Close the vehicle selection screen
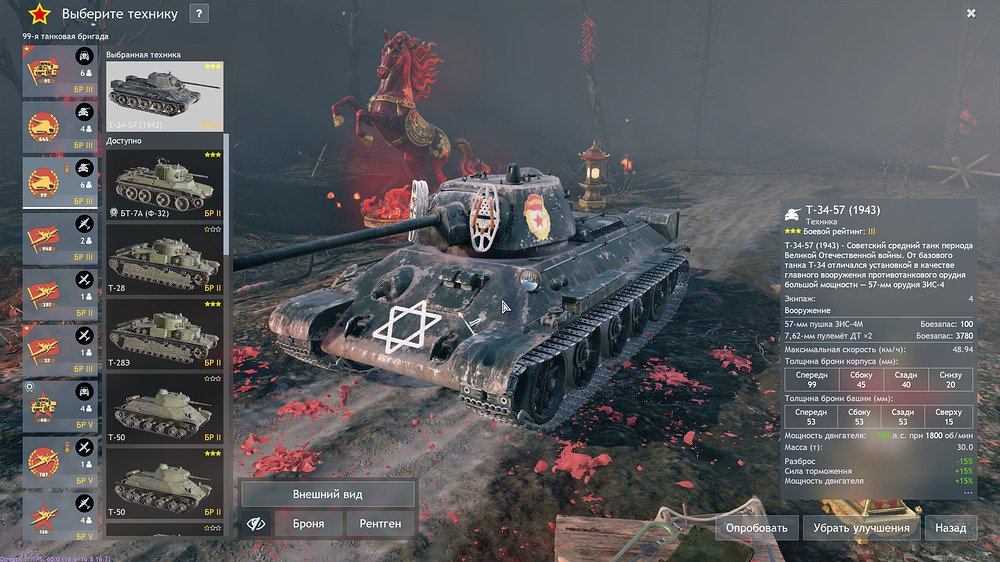 971,13
